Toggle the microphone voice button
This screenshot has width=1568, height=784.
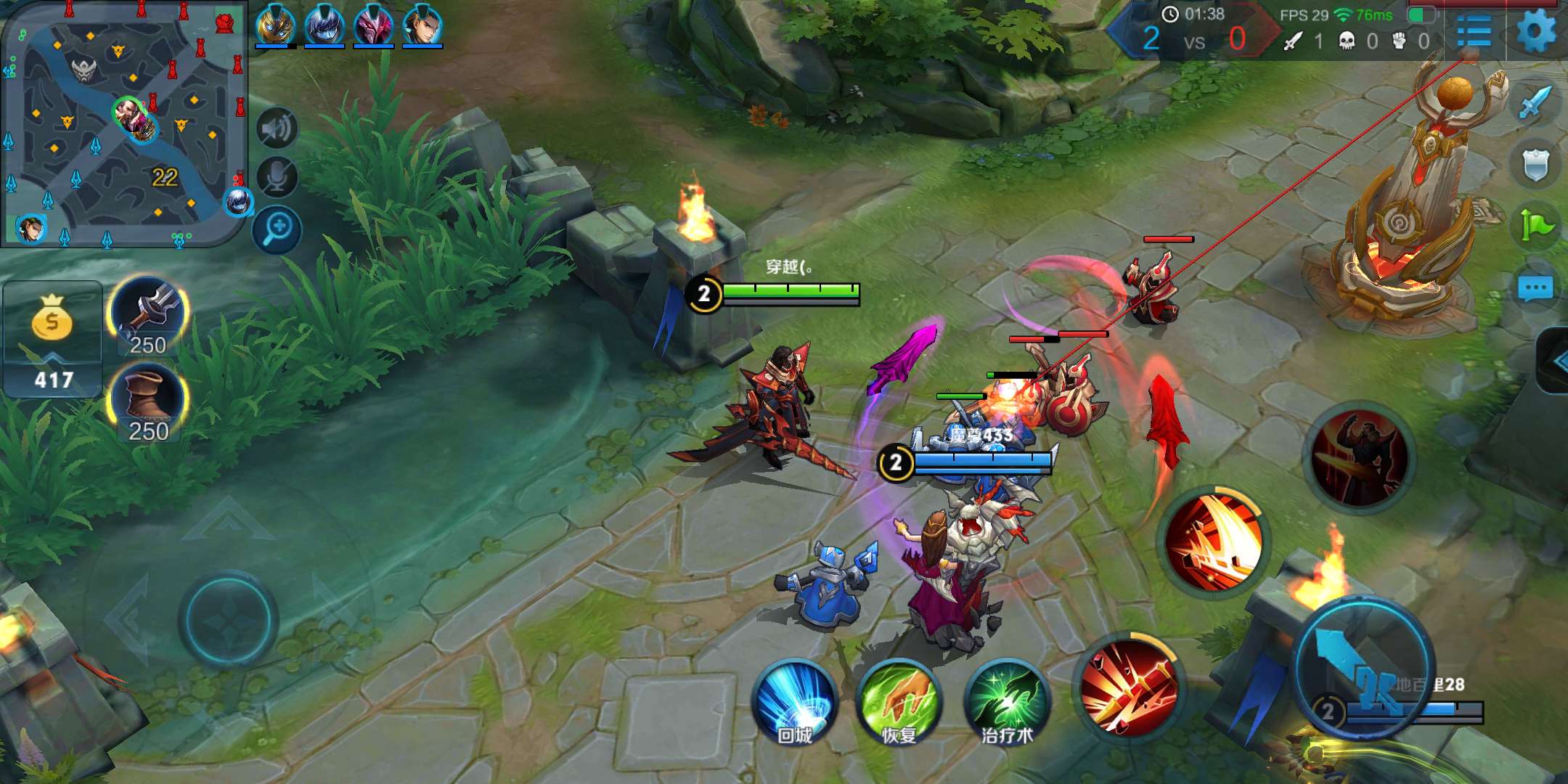point(277,178)
